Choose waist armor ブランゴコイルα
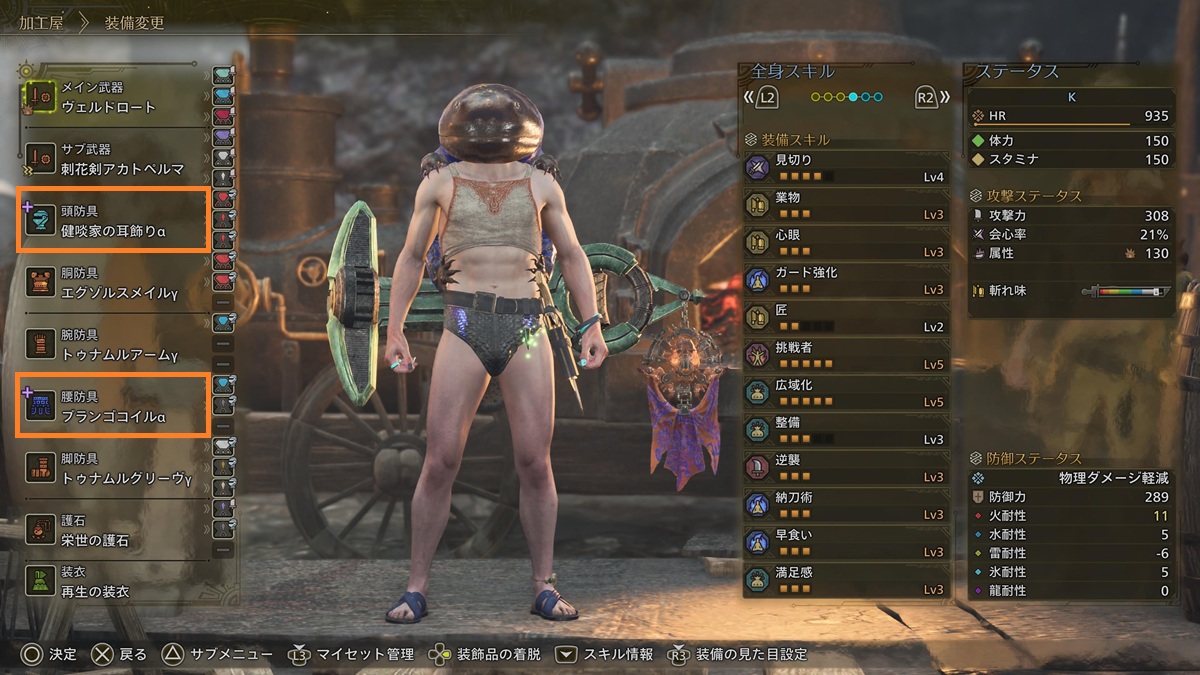This screenshot has width=1200, height=675. pyautogui.click(x=112, y=404)
